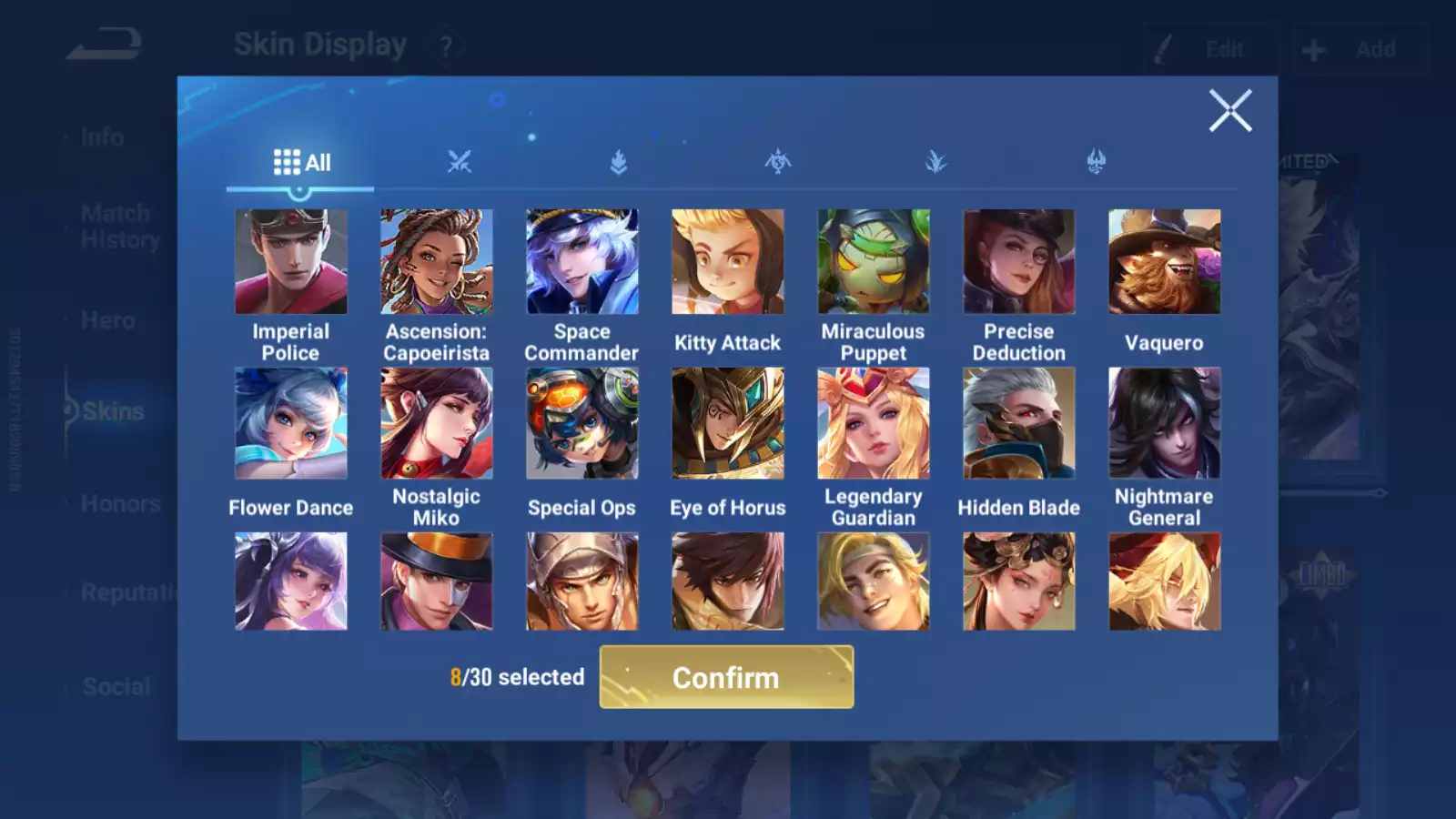Screen dimensions: 1456x819
Task: Select the Flower Dance skin
Action: click(291, 423)
